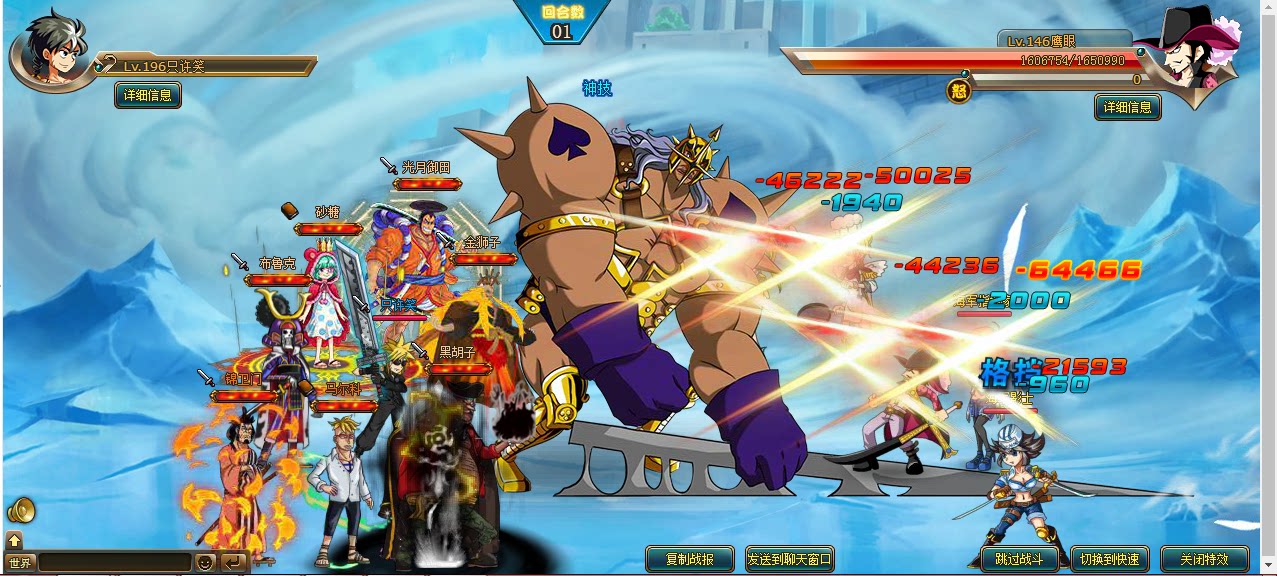The image size is (1277, 576).
Task: Click the player avatar portrait
Action: (x=48, y=52)
